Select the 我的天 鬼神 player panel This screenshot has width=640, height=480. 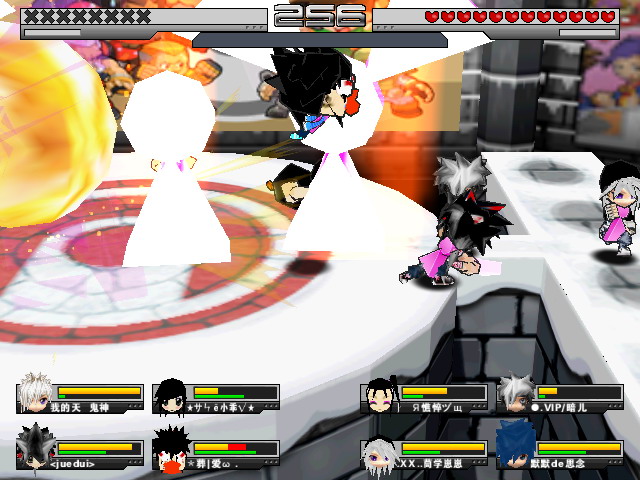[x=80, y=398]
